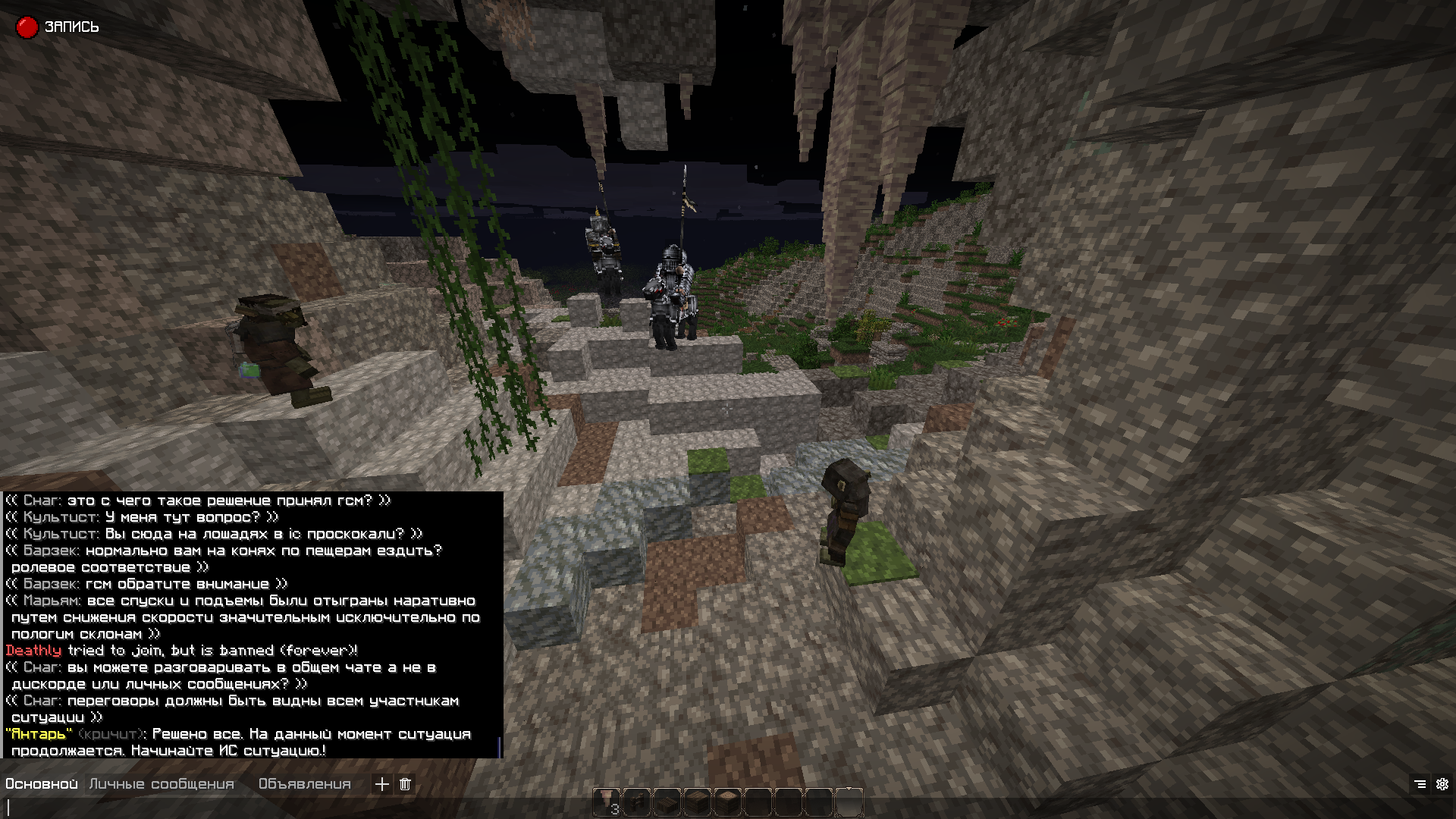Add a new chat tab with plus
This screenshot has width=1456, height=819.
click(x=382, y=784)
